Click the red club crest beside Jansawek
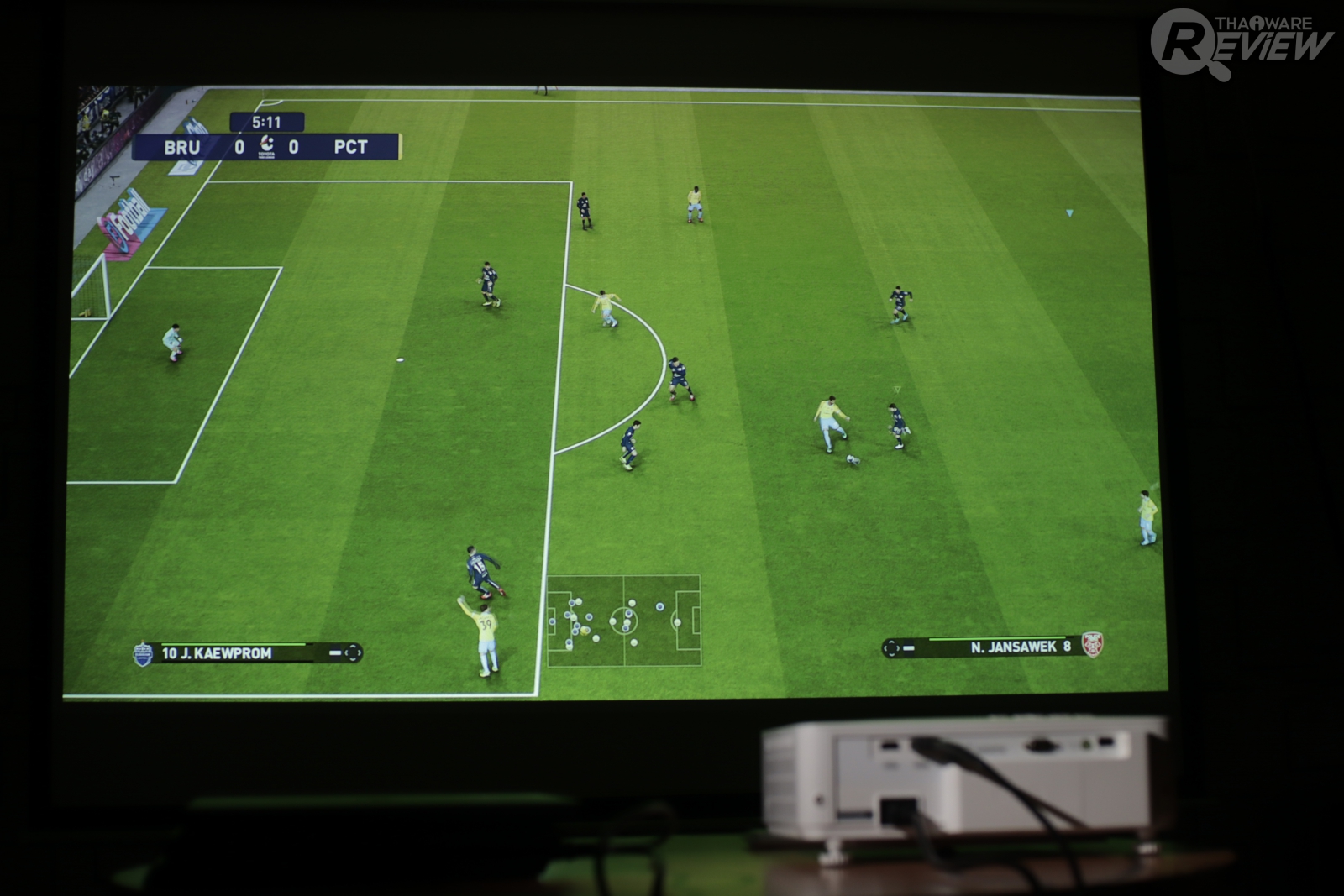The width and height of the screenshot is (1344, 896). [1092, 645]
